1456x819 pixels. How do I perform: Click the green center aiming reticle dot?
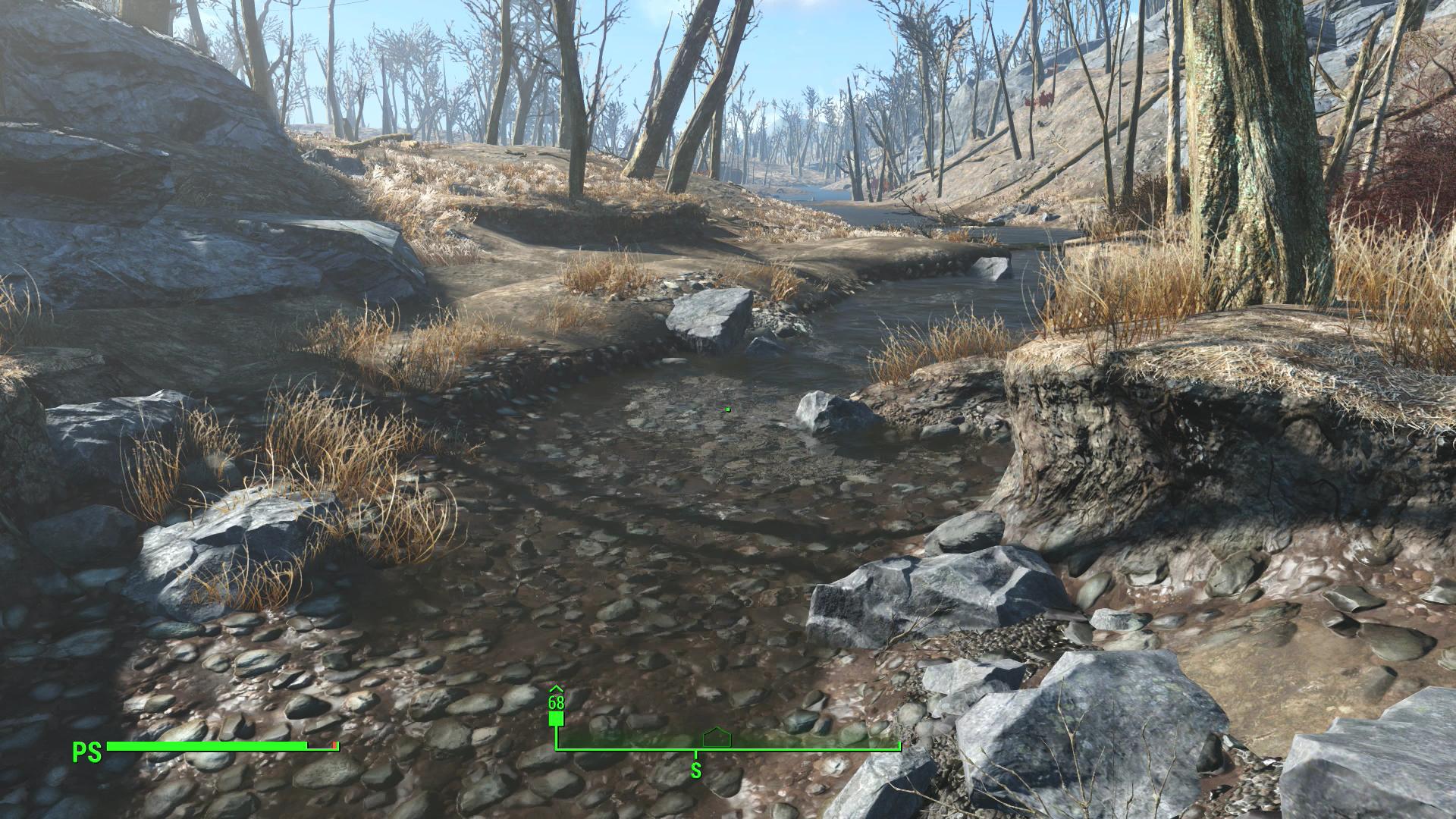(x=726, y=409)
